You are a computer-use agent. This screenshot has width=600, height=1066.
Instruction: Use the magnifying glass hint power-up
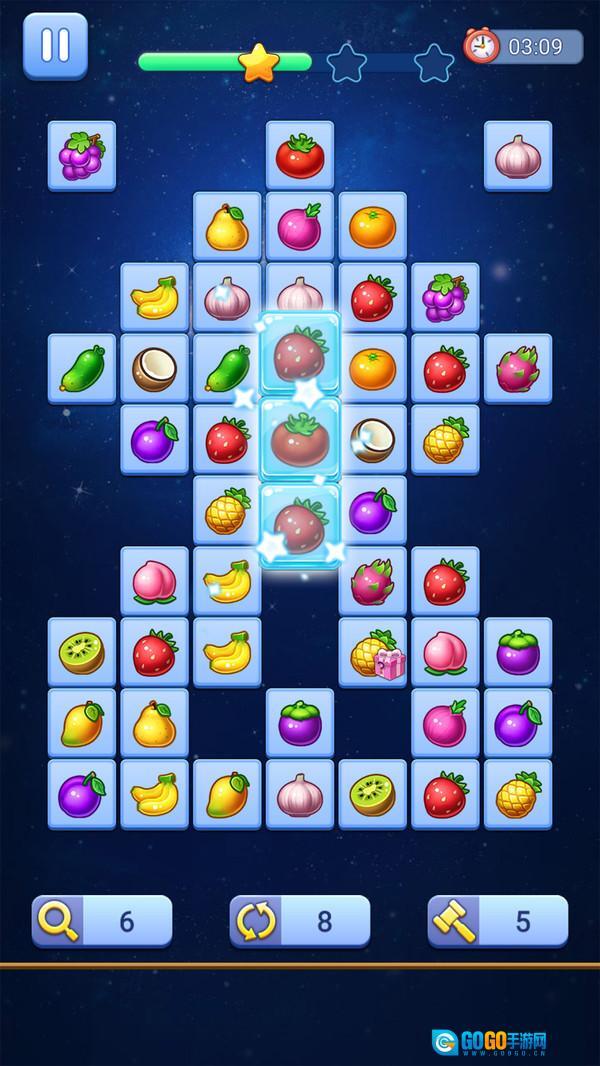click(x=102, y=920)
